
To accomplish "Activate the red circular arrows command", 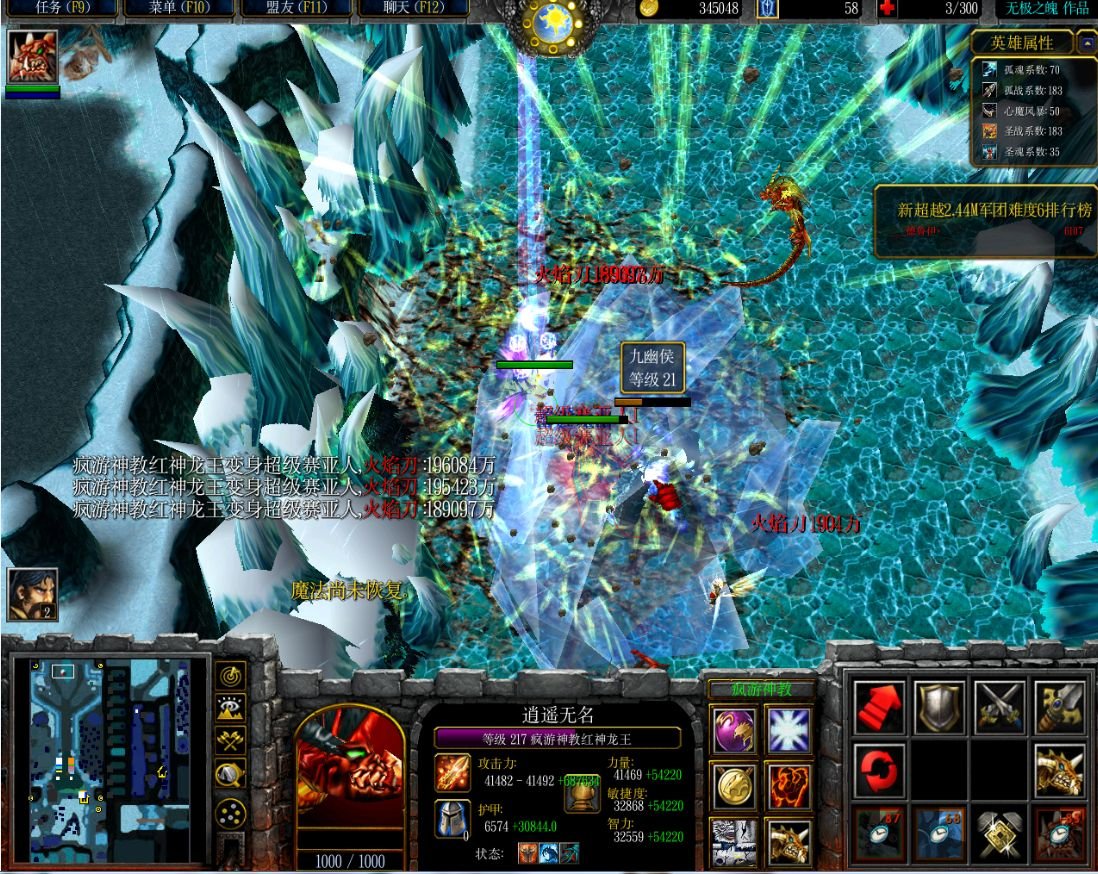I will (x=880, y=770).
